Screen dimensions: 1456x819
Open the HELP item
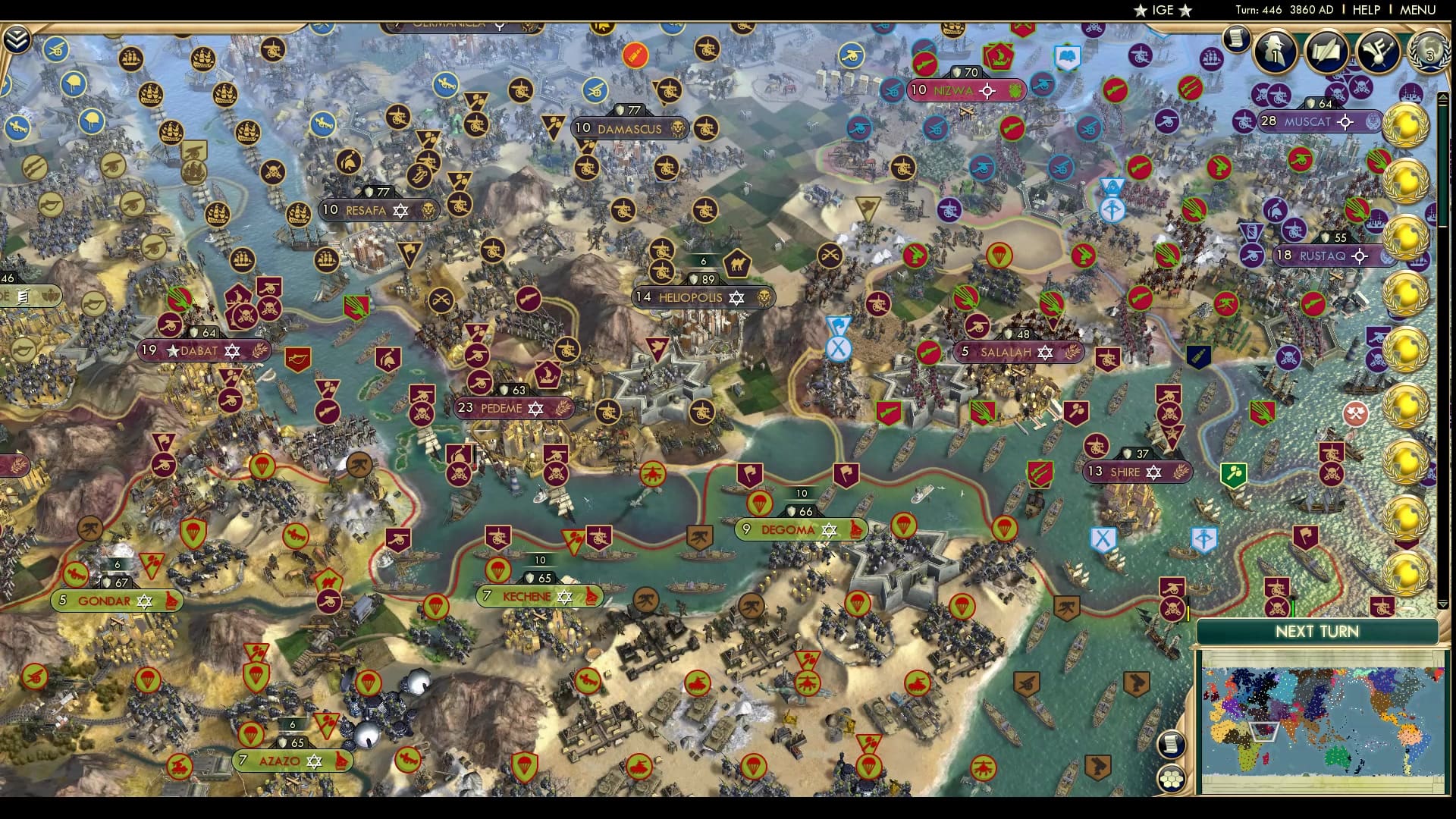1365,11
